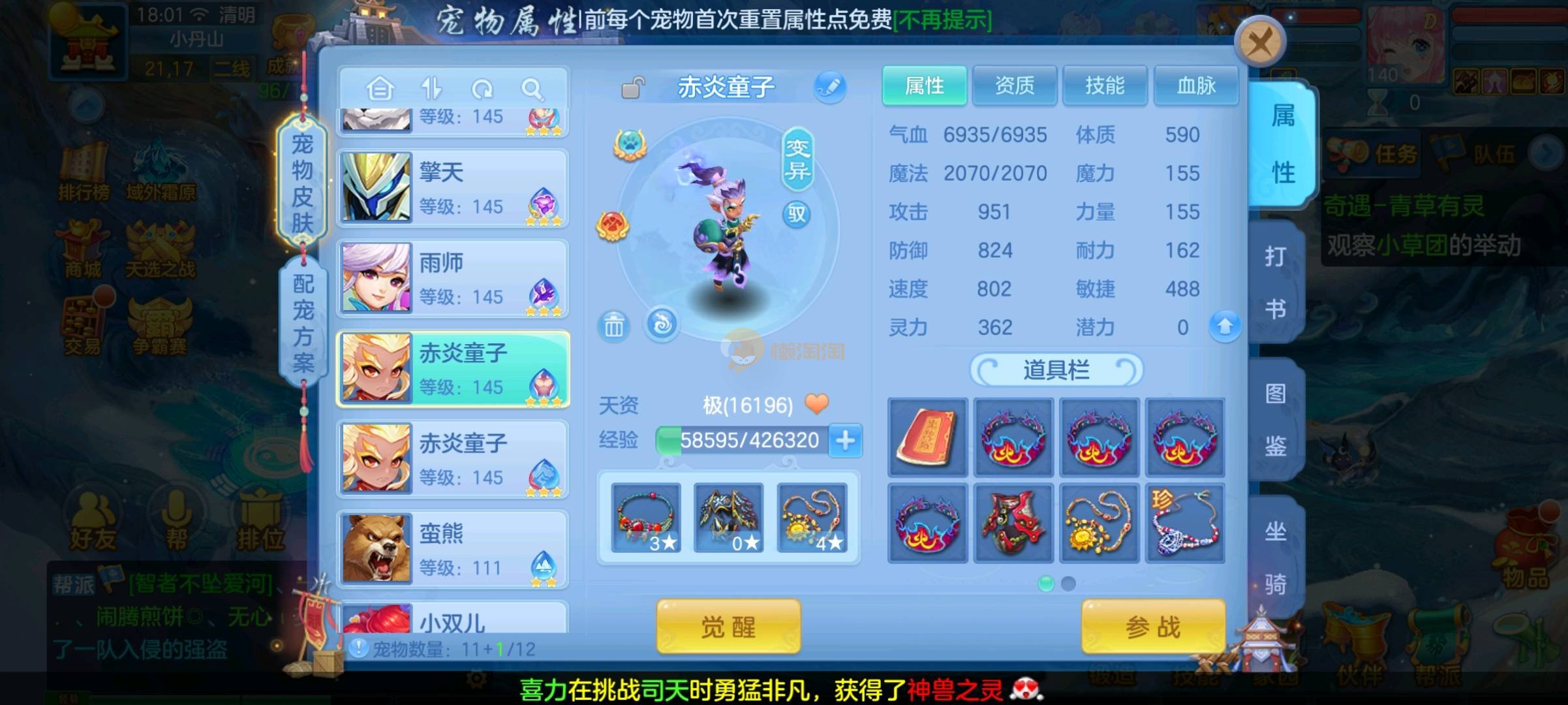Select the 蛮熊 bear pet
The height and width of the screenshot is (705, 1568).
pyautogui.click(x=453, y=550)
